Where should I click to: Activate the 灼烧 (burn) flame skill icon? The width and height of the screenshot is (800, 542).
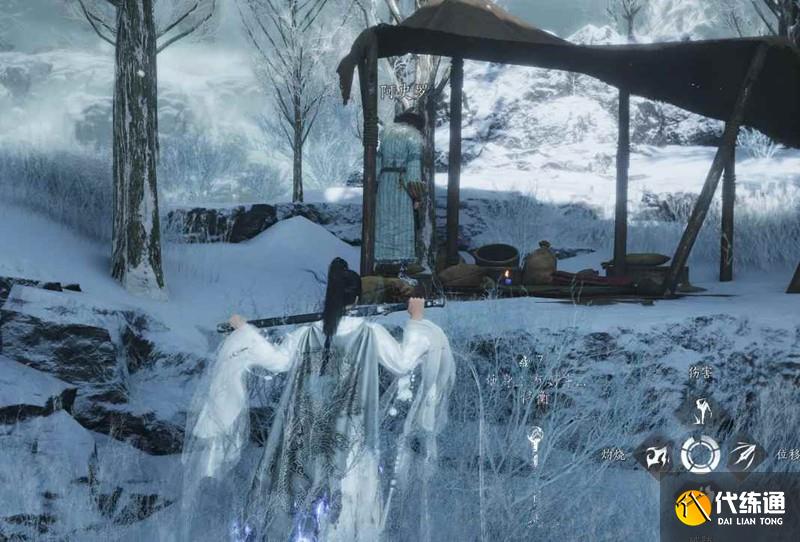tap(656, 456)
